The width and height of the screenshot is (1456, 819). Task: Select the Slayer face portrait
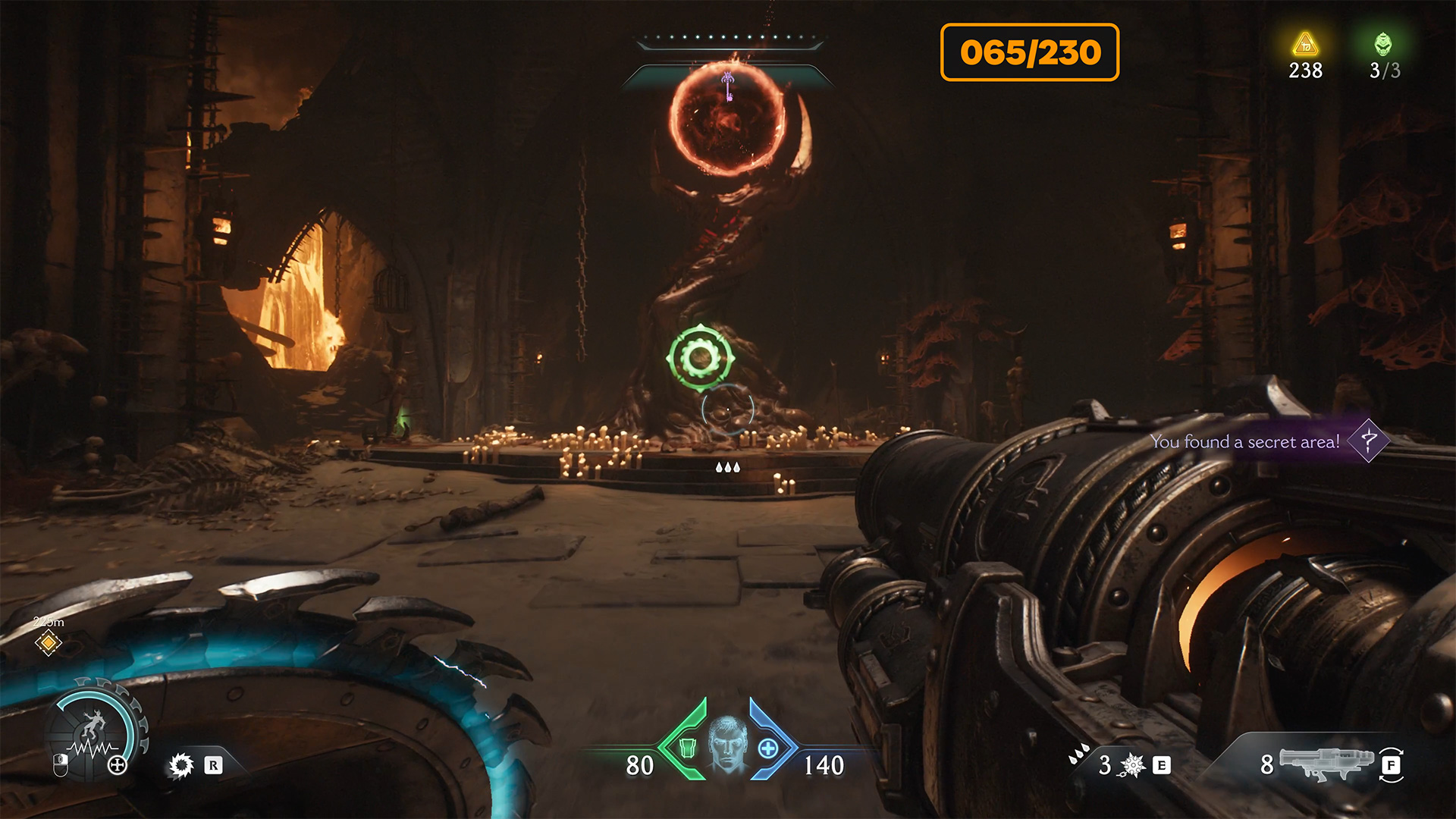[727, 745]
